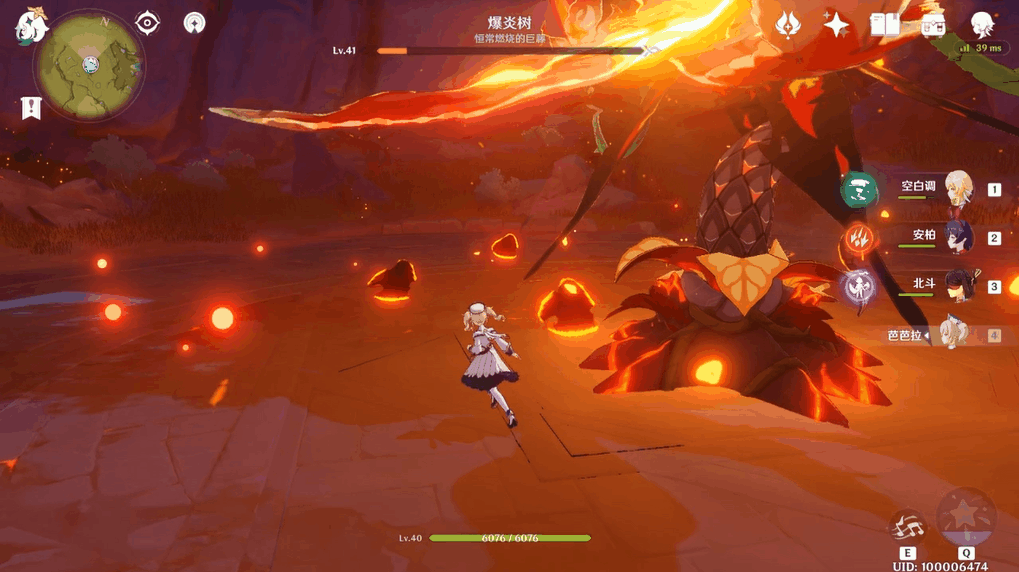Open the quest log exclamation banner
1019x572 pixels.
coord(31,108)
